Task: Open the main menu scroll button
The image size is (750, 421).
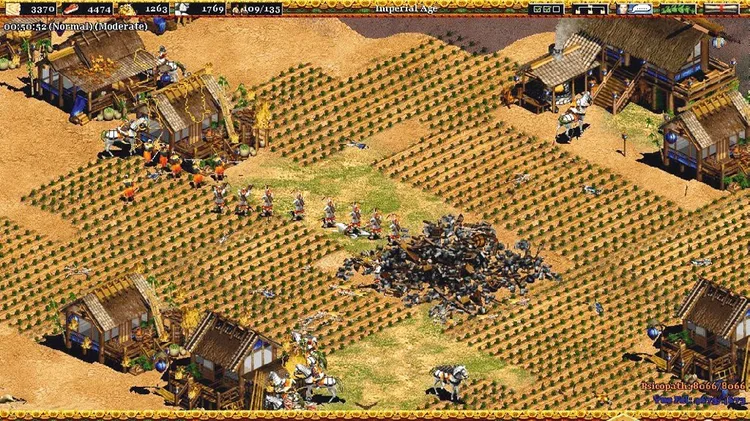Action: [x=723, y=8]
